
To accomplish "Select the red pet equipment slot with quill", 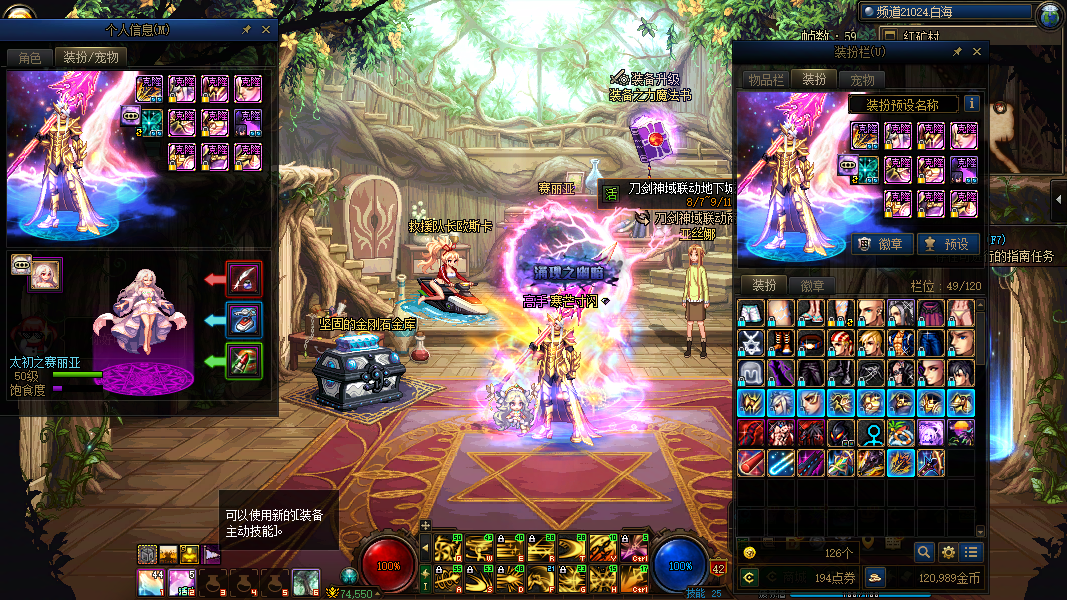I will (x=244, y=278).
